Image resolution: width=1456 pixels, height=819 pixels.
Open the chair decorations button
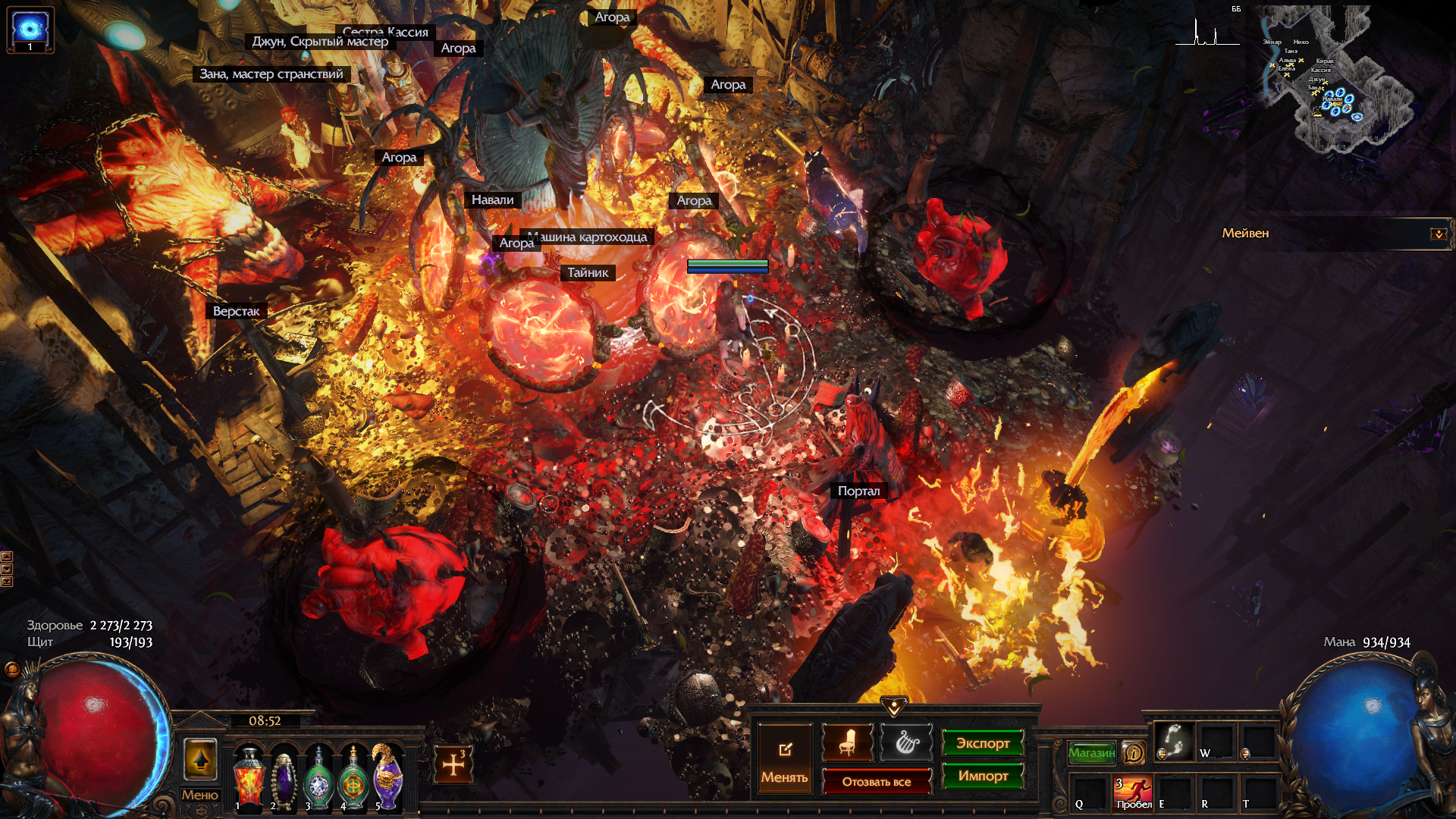[x=847, y=742]
